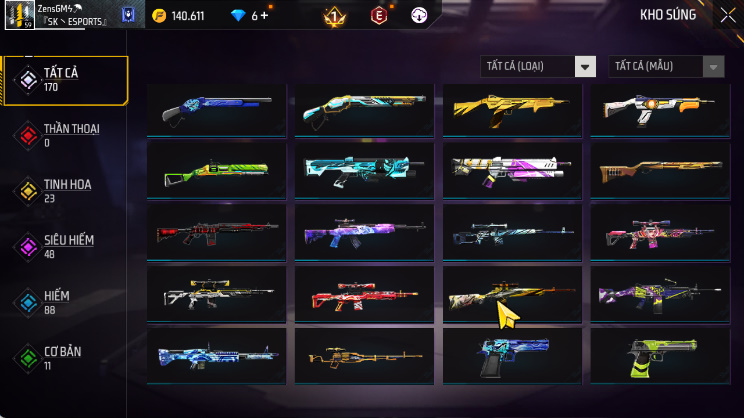The image size is (744, 418).
Task: Close the KHO SÚNG weapon vault
Action: pos(726,15)
